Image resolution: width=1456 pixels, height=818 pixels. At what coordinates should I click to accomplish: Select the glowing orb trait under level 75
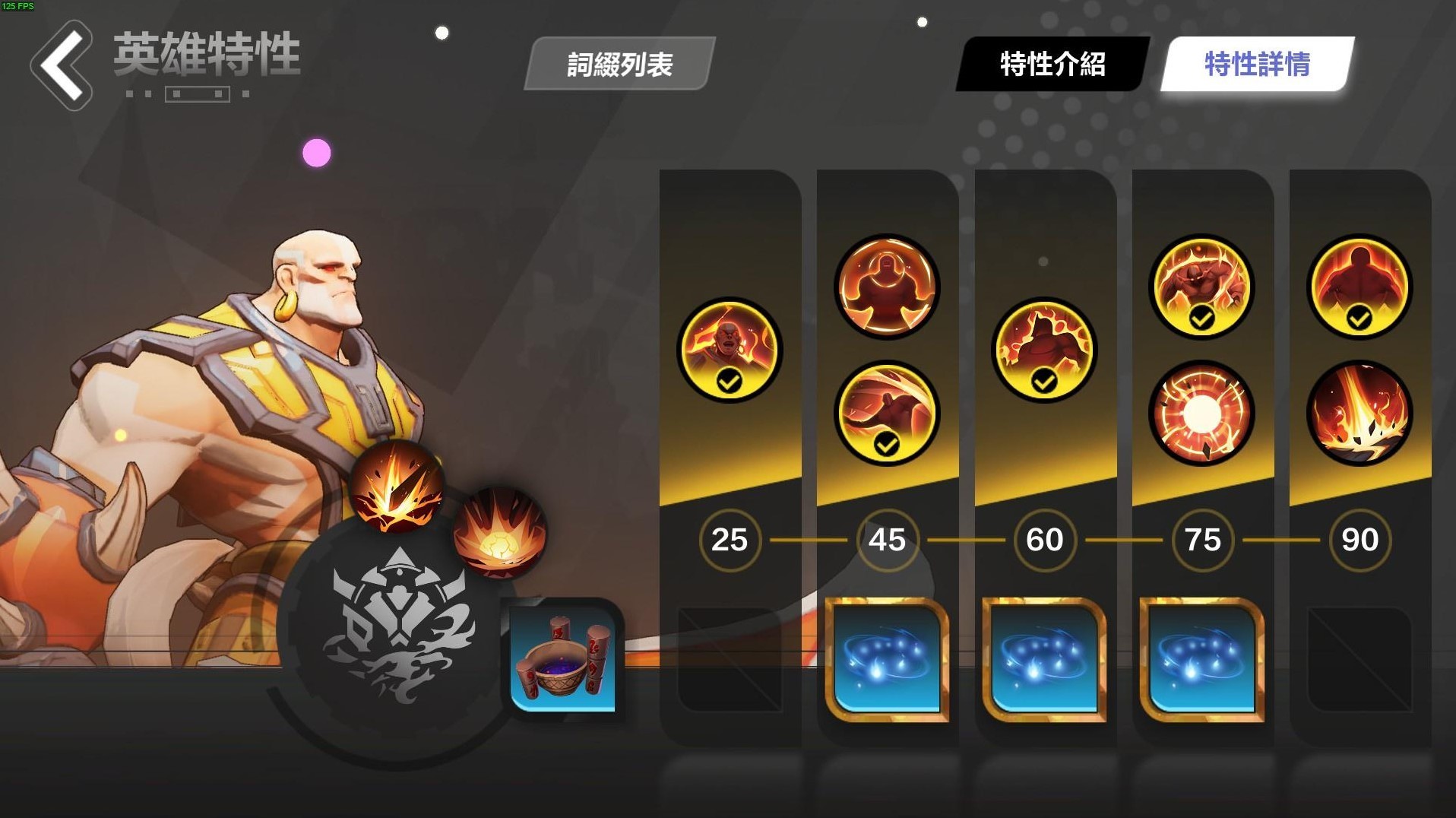(x=1199, y=413)
